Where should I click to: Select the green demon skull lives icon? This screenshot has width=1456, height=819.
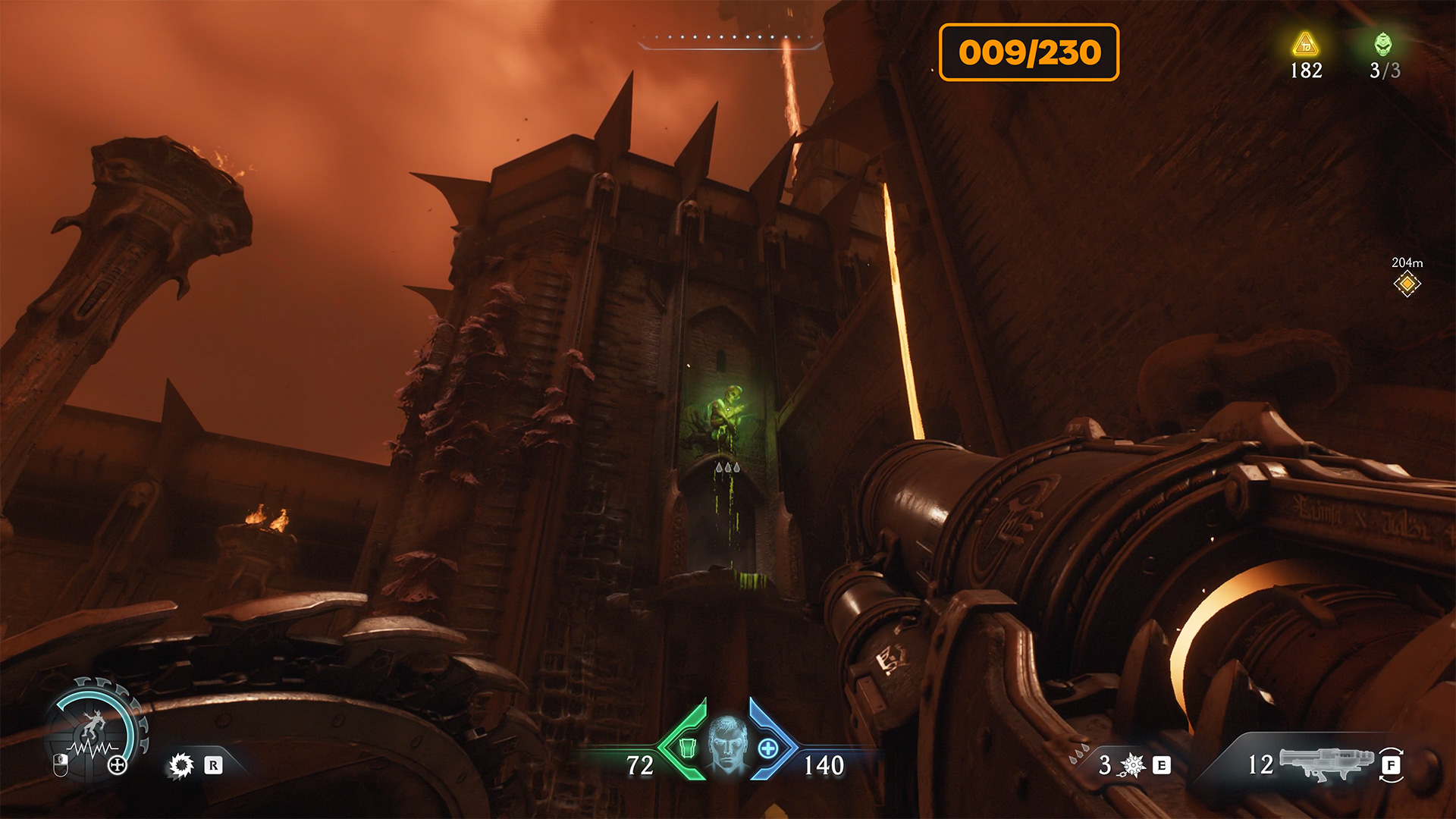point(1383,44)
